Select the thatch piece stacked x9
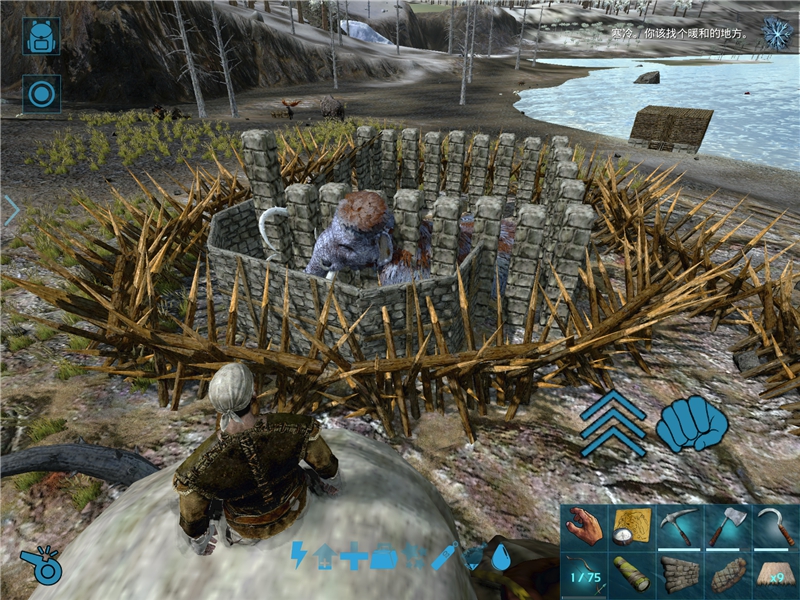The image size is (800, 600). [776, 575]
